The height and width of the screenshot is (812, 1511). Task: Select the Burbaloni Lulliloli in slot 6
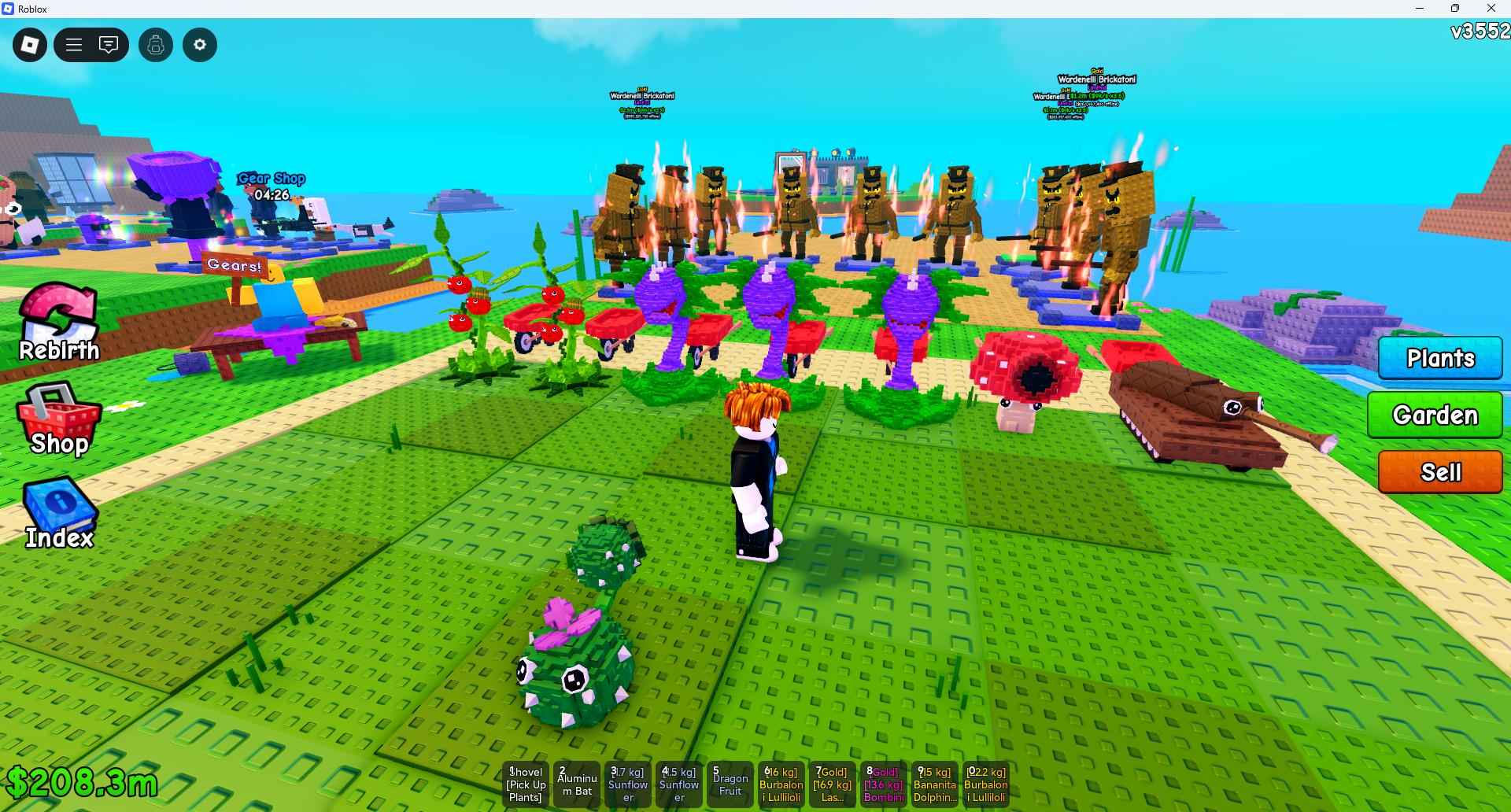(x=781, y=784)
